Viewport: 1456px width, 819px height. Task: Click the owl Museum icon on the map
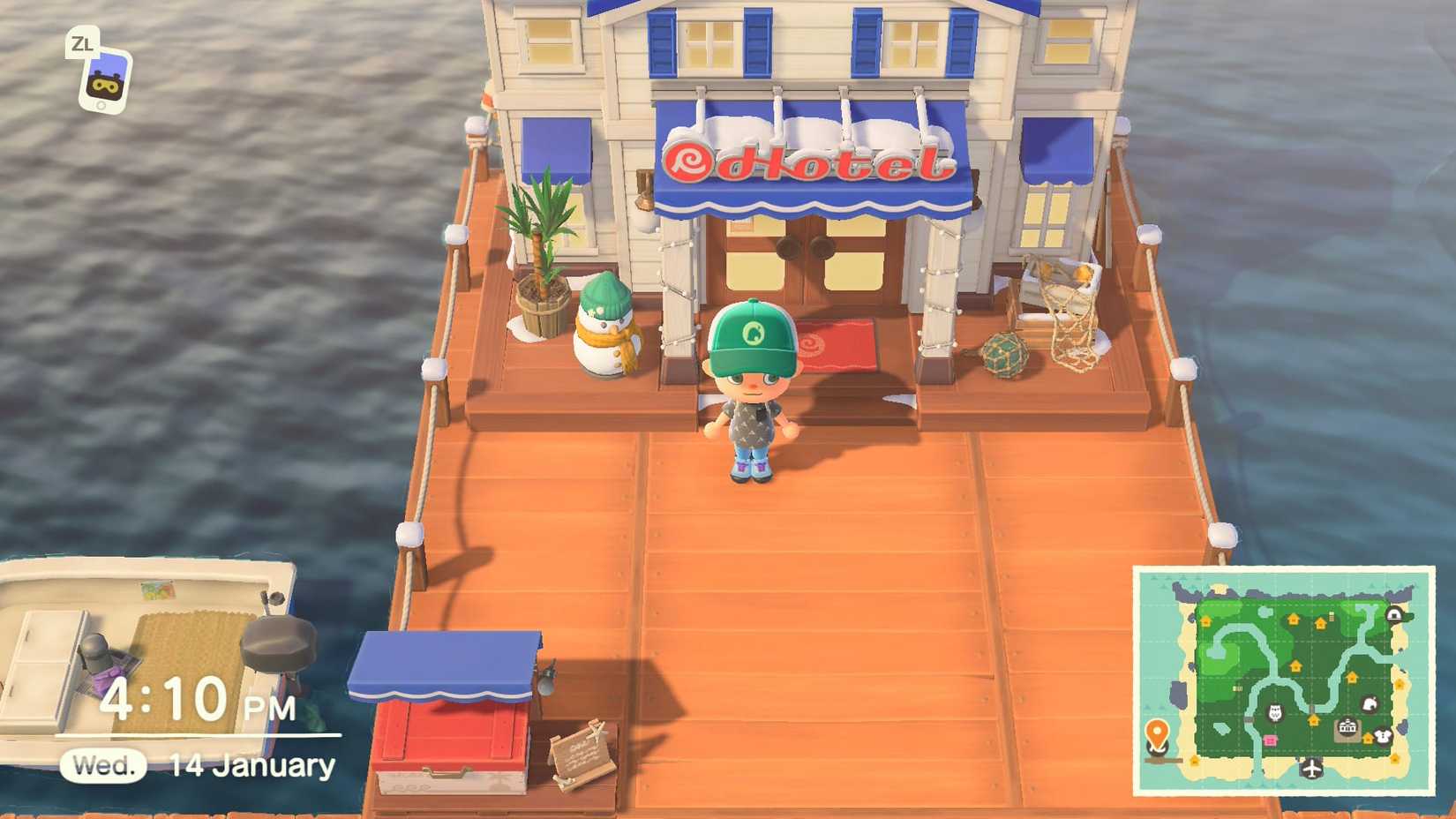(1274, 713)
